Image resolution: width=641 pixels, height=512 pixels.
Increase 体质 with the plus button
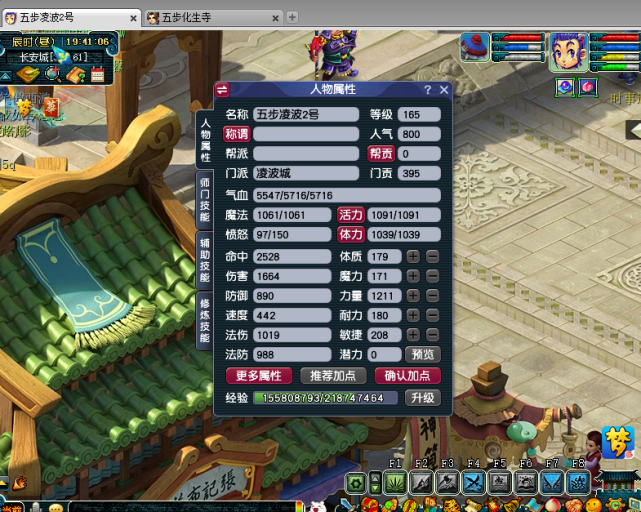[x=413, y=257]
